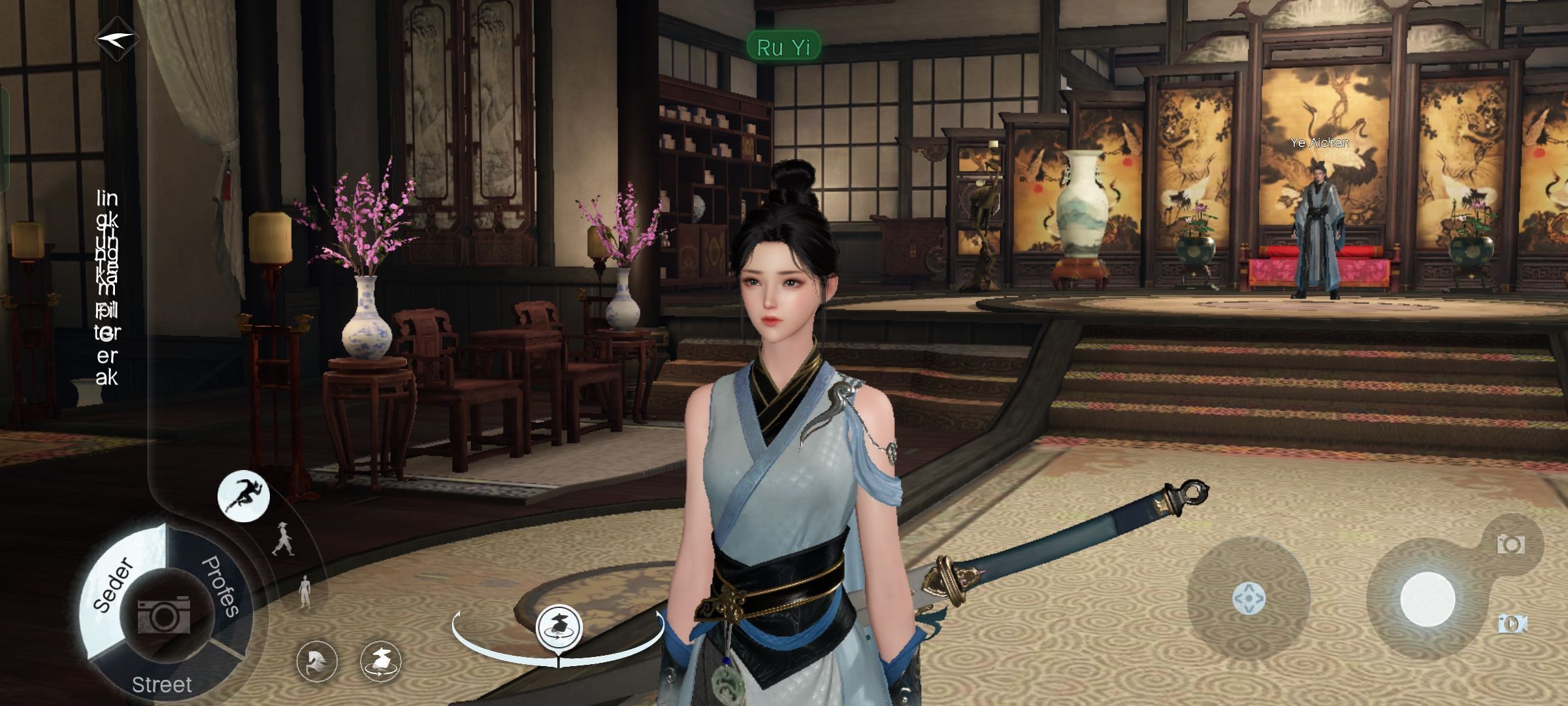Tap the white shutter button

coord(1427,599)
